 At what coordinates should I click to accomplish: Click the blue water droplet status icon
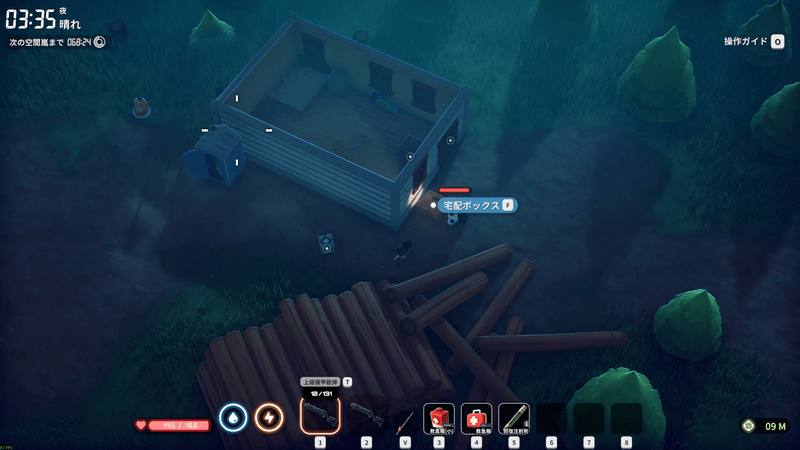(x=233, y=417)
